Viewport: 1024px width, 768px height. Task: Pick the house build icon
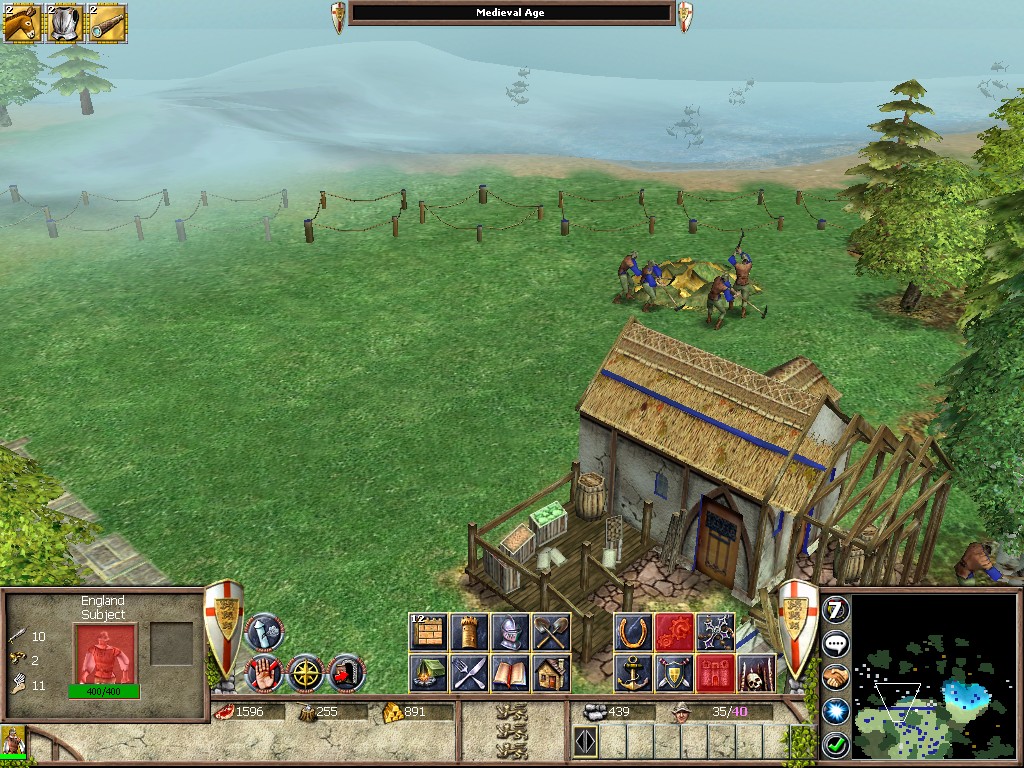(551, 673)
